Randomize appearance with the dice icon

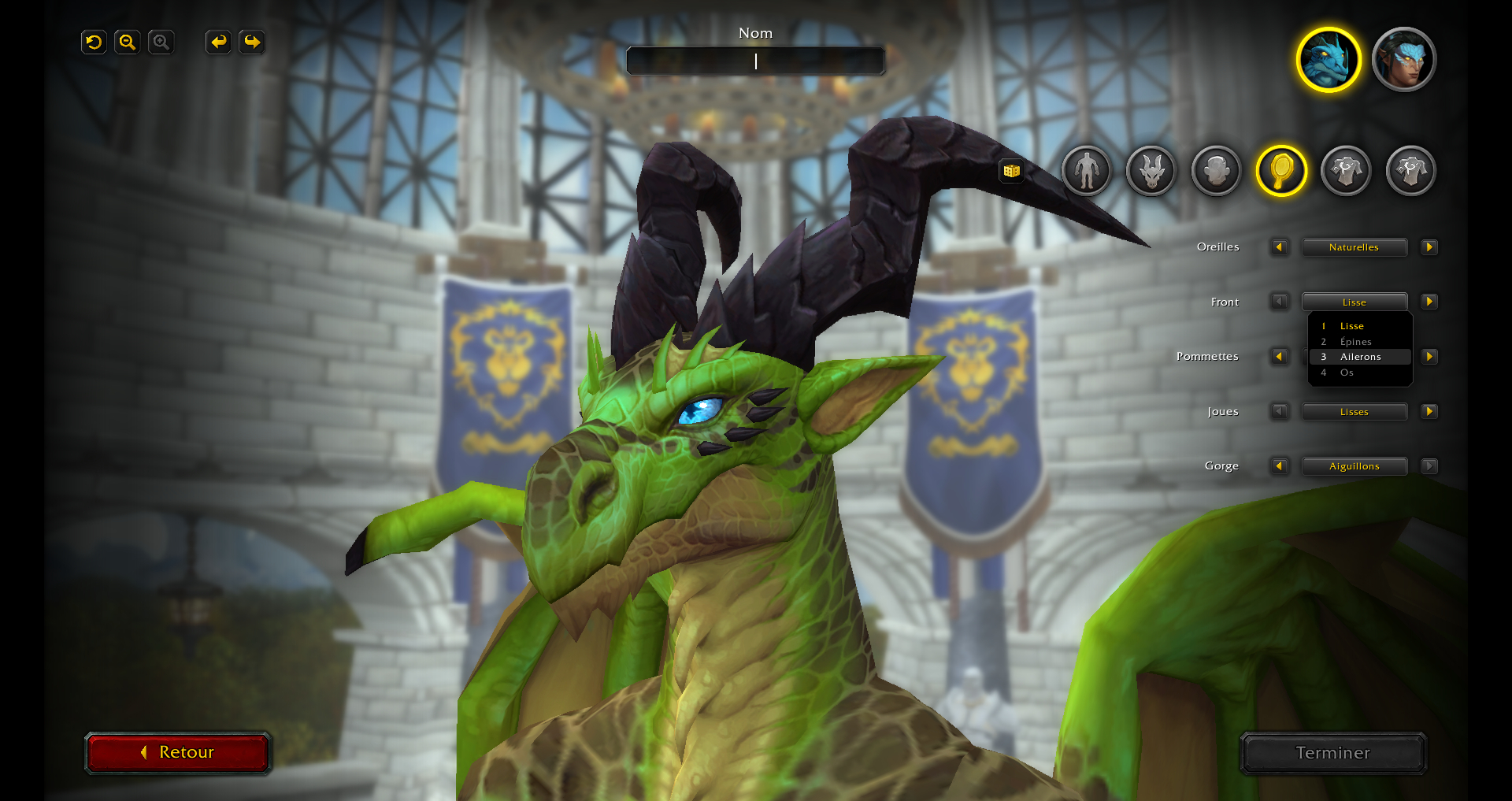(1012, 171)
